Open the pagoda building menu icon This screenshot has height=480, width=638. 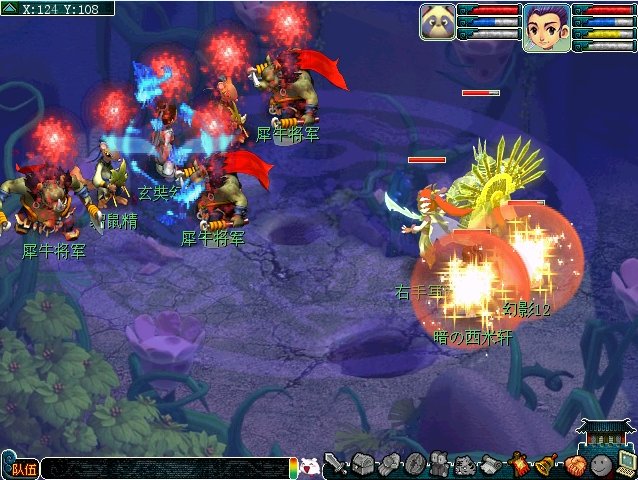pyautogui.click(x=607, y=434)
